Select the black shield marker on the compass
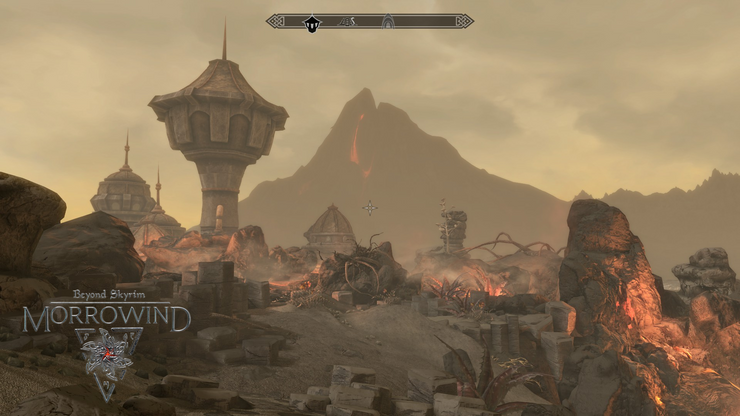740x416 pixels. pos(312,22)
